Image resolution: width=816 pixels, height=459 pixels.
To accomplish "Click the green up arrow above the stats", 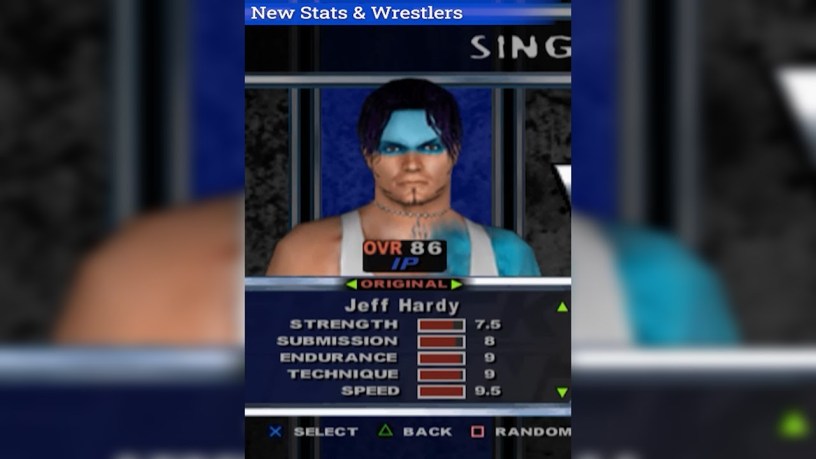I will tap(562, 307).
